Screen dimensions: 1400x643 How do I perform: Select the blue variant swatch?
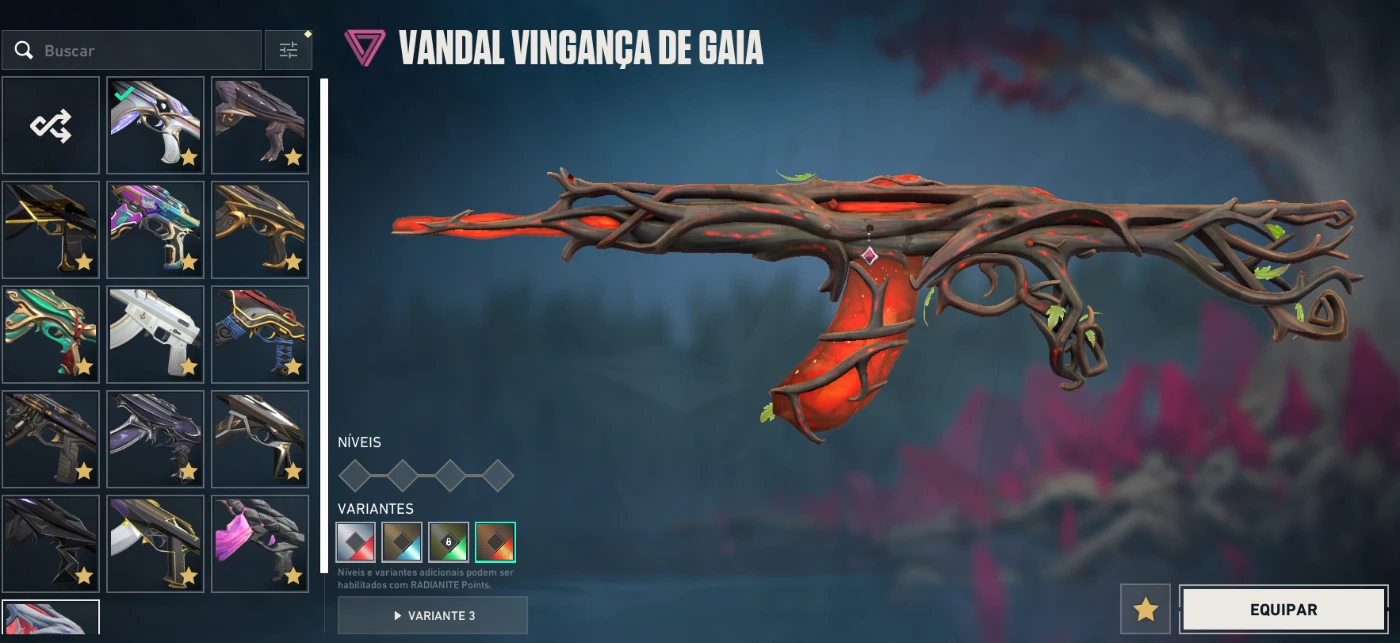pyautogui.click(x=402, y=542)
